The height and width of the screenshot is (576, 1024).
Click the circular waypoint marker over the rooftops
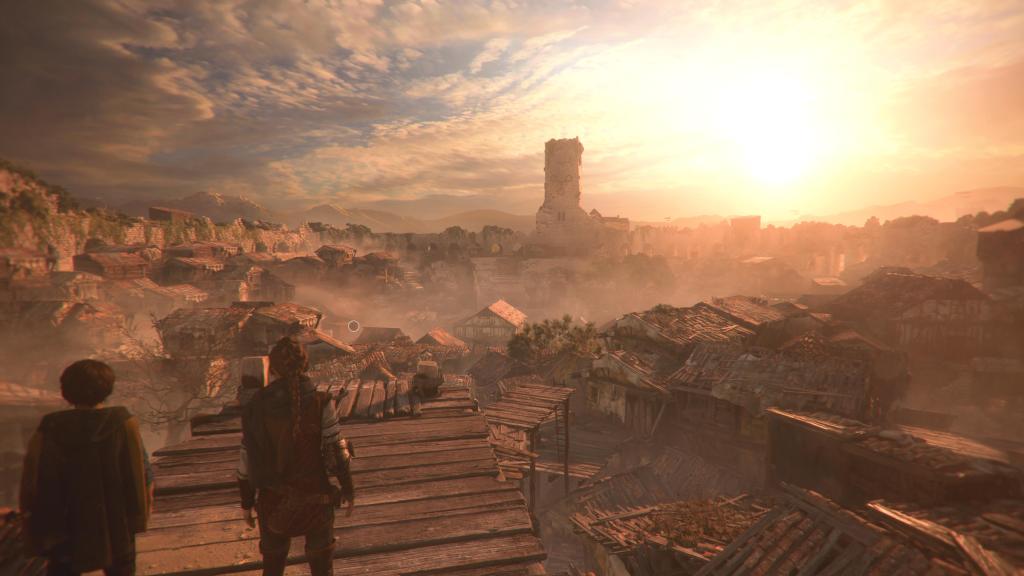(353, 326)
